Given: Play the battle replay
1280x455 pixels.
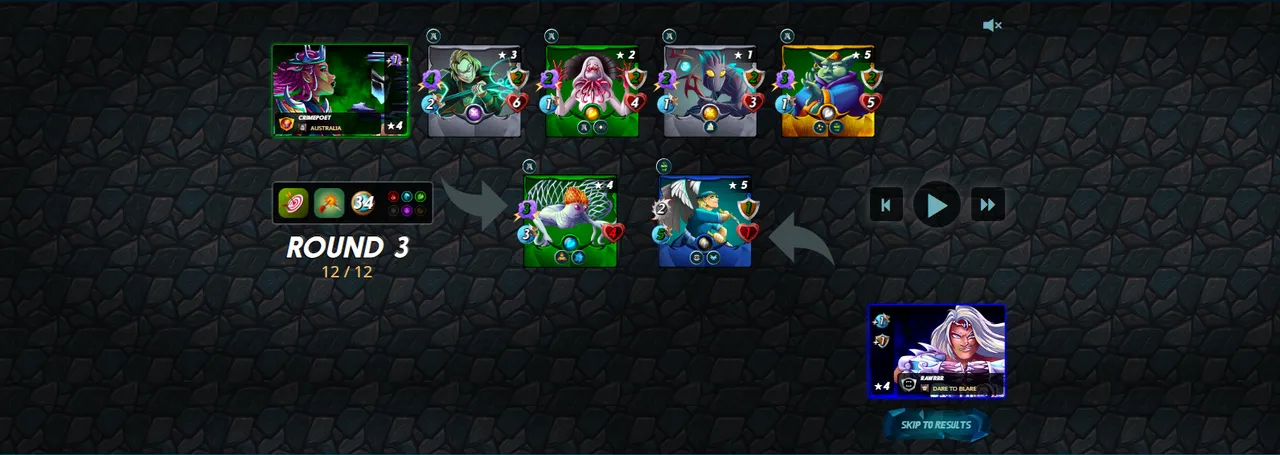Looking at the screenshot, I should pos(937,205).
